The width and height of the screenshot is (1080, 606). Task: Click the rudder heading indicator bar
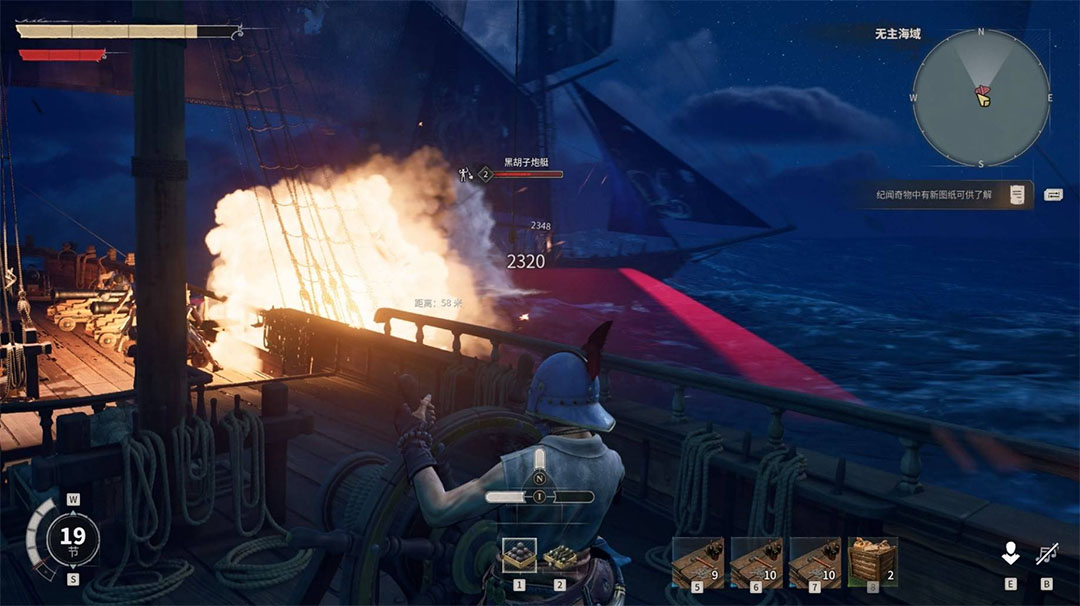click(539, 496)
